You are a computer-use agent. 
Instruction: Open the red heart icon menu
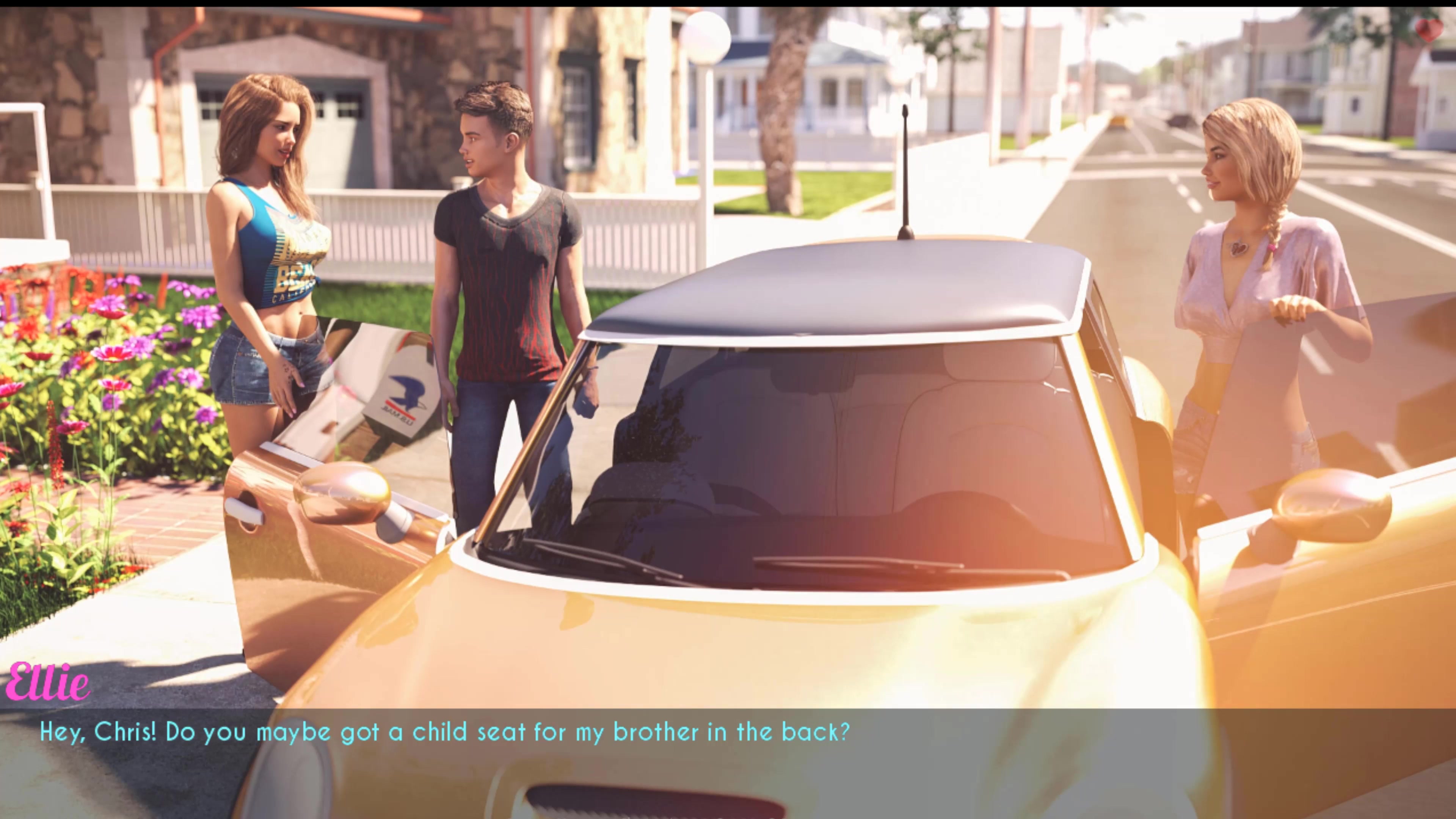tap(1429, 30)
